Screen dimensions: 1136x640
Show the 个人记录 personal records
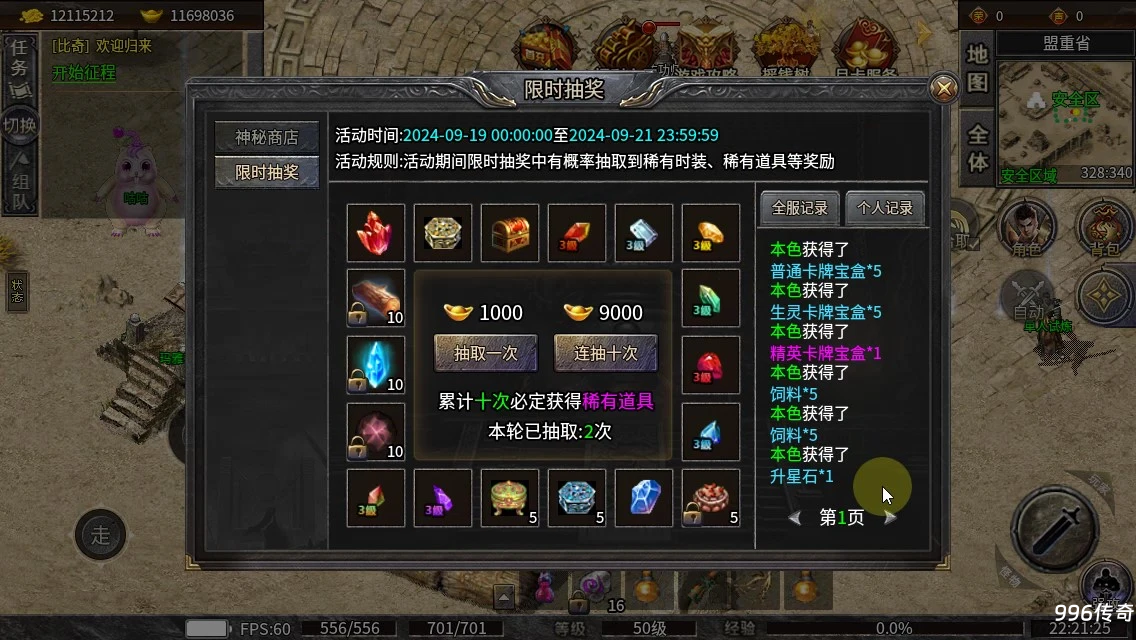885,208
